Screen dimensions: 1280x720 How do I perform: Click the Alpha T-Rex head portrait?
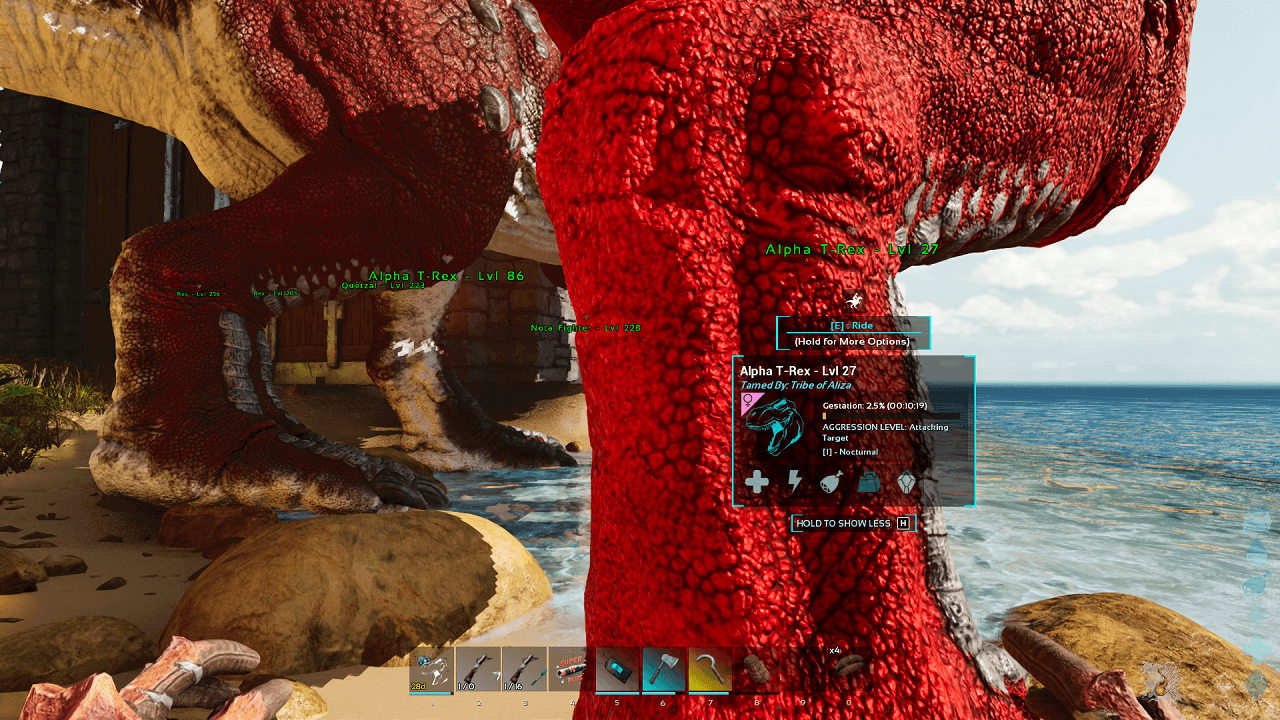pyautogui.click(x=775, y=426)
